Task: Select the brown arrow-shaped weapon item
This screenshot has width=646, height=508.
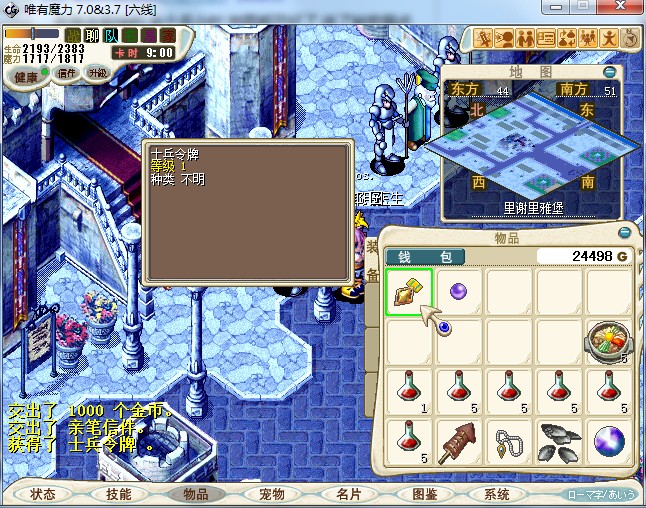Action: pos(459,440)
